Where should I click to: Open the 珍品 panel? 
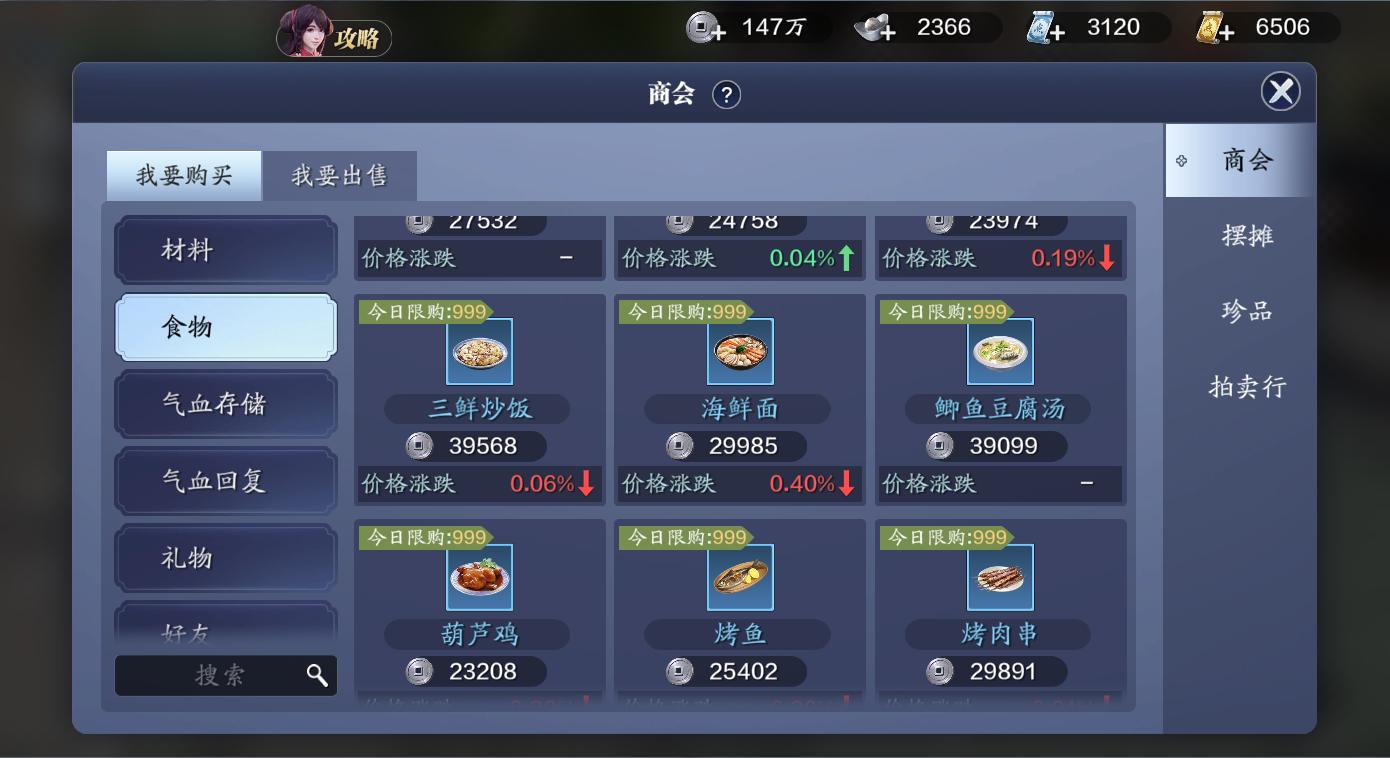(1248, 310)
